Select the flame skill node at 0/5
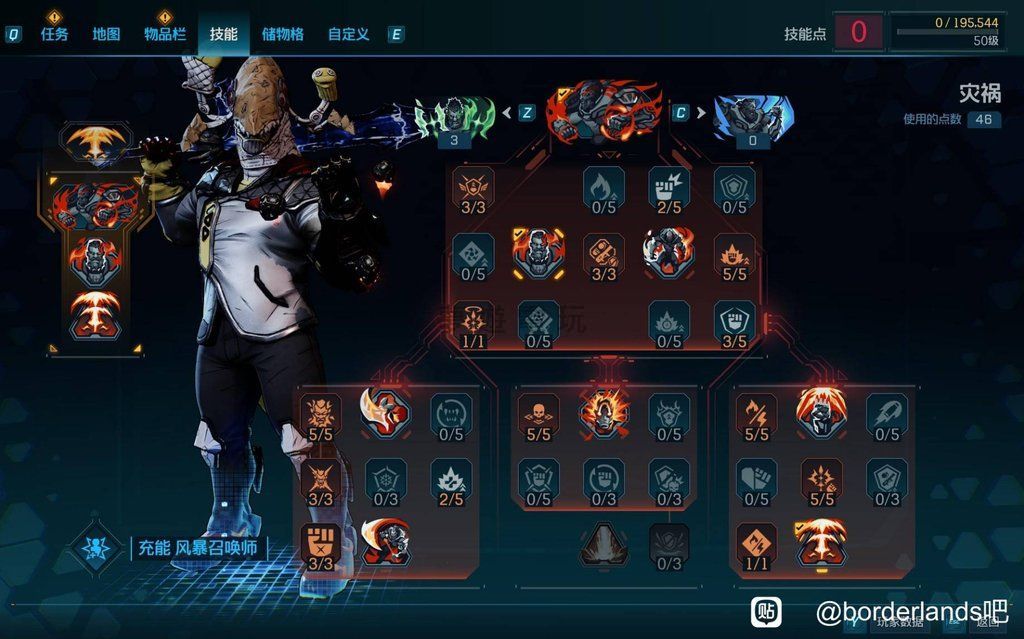Image resolution: width=1024 pixels, height=639 pixels. click(604, 186)
